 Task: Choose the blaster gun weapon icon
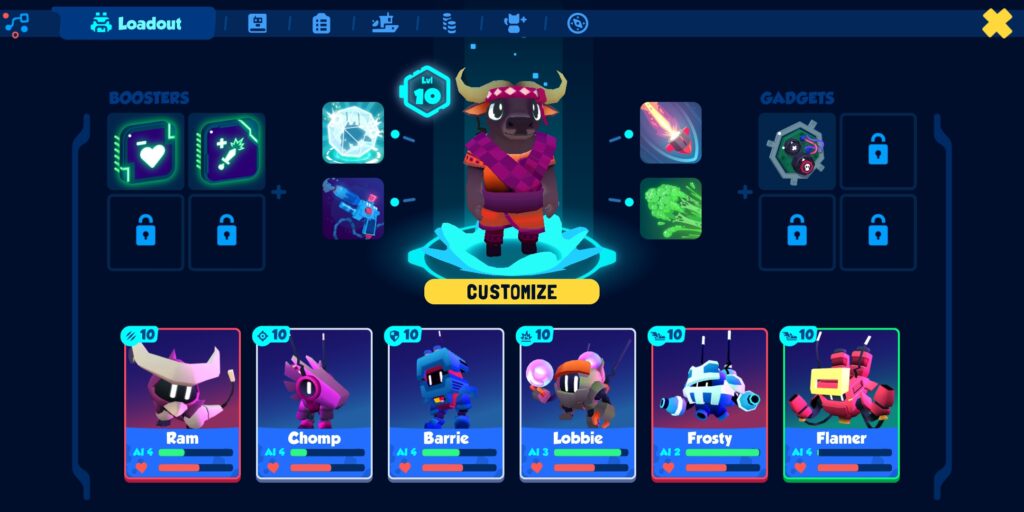pyautogui.click(x=353, y=208)
